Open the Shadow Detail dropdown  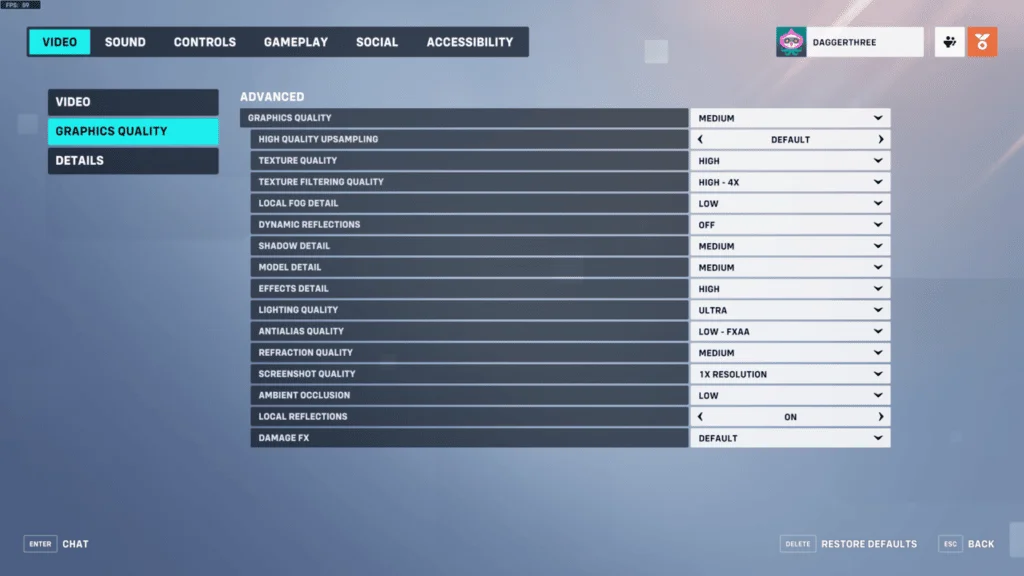tap(790, 246)
